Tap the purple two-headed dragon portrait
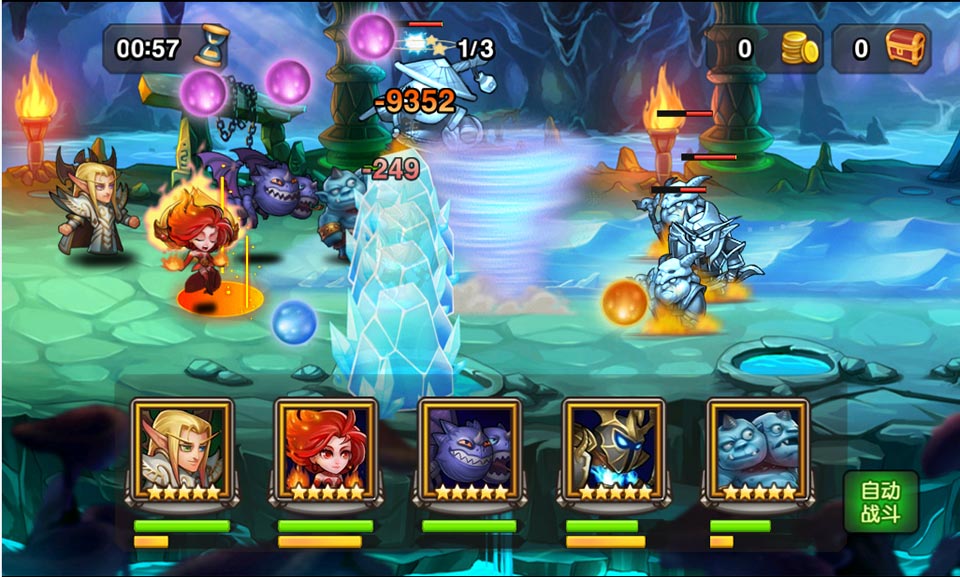The width and height of the screenshot is (960, 577). pyautogui.click(x=470, y=448)
